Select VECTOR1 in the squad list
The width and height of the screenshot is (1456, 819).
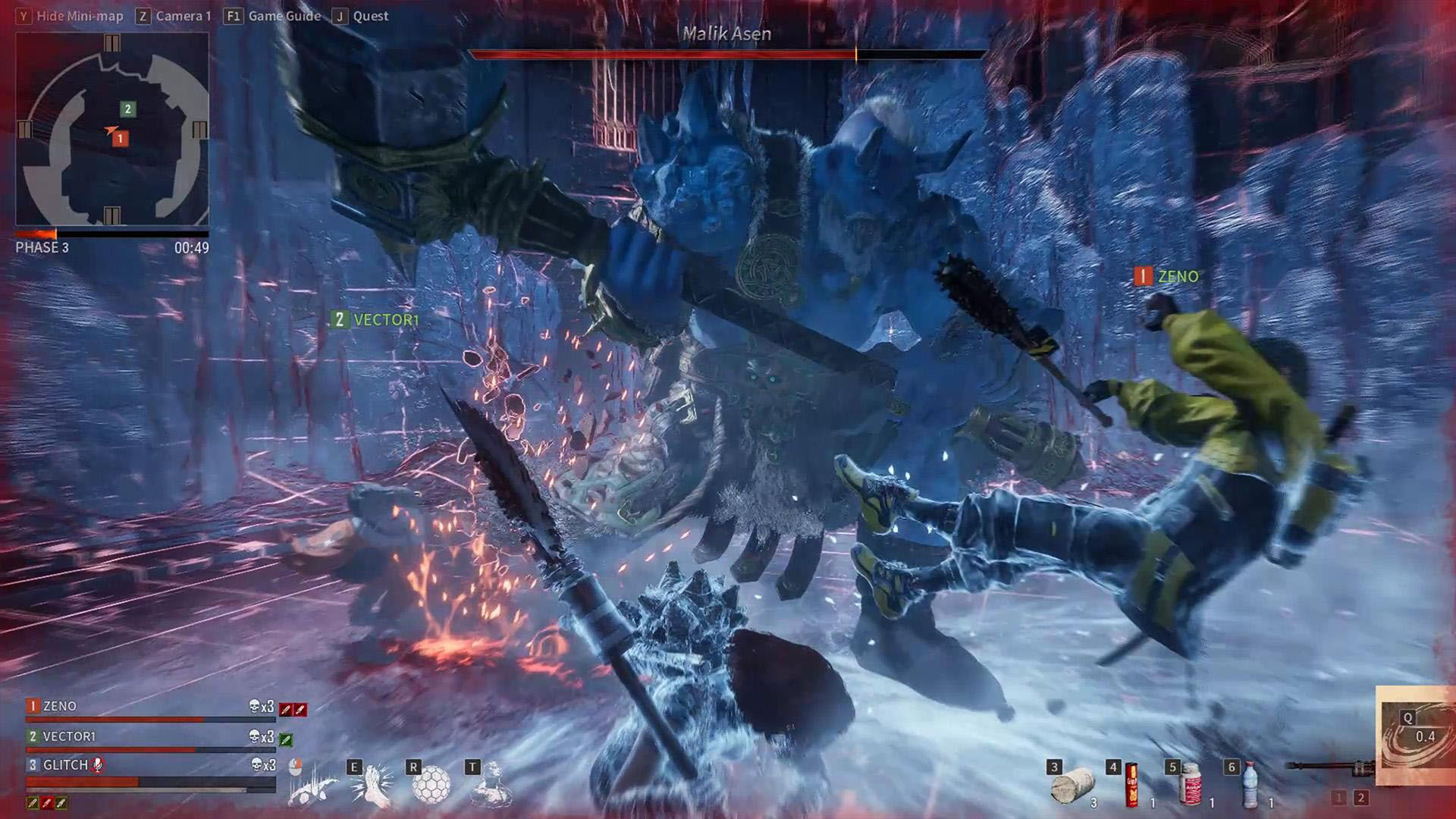pyautogui.click(x=68, y=736)
